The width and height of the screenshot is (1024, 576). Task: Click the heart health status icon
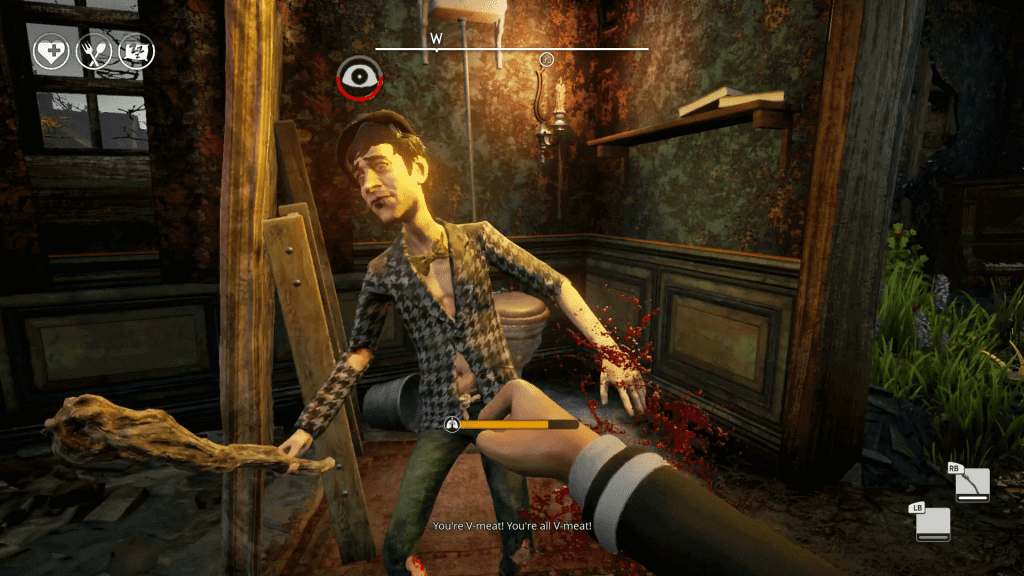(x=51, y=52)
